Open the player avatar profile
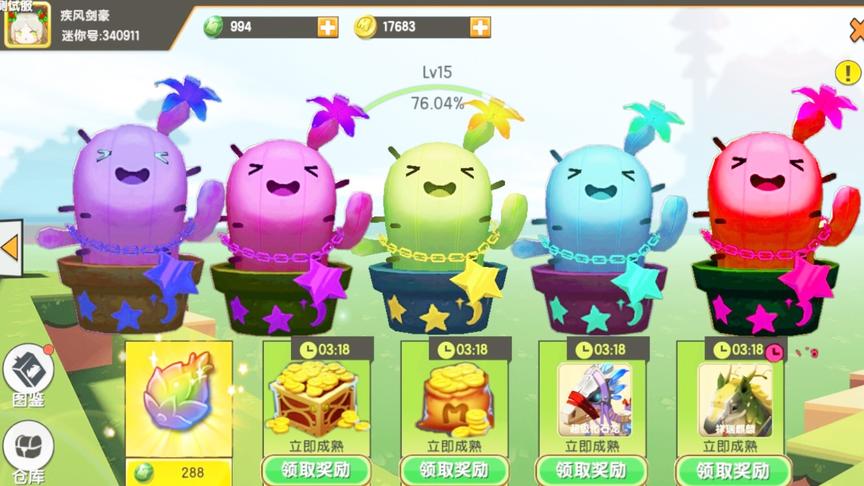The image size is (864, 486). (x=27, y=24)
